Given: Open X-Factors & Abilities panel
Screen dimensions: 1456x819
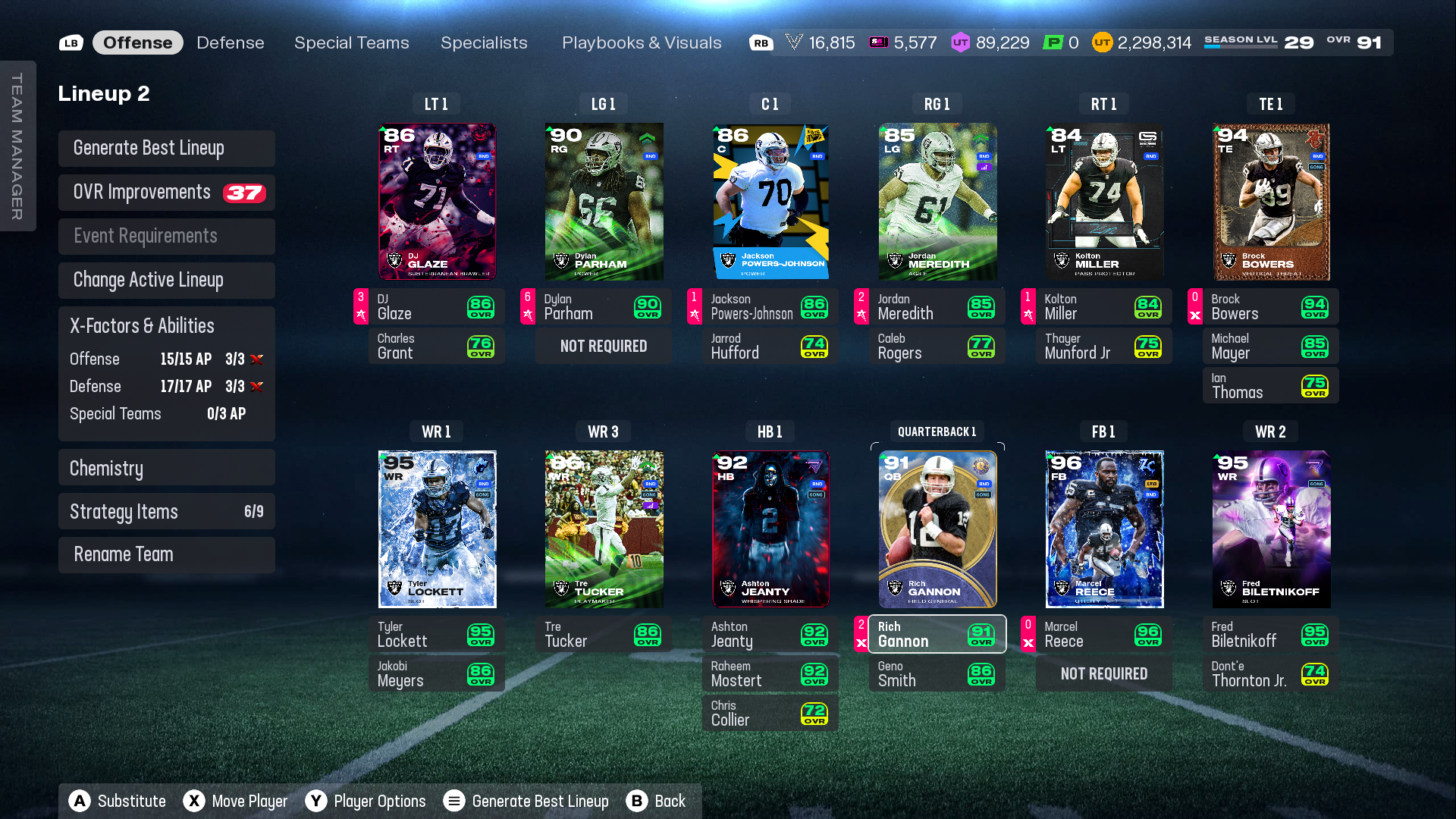Looking at the screenshot, I should (167, 326).
